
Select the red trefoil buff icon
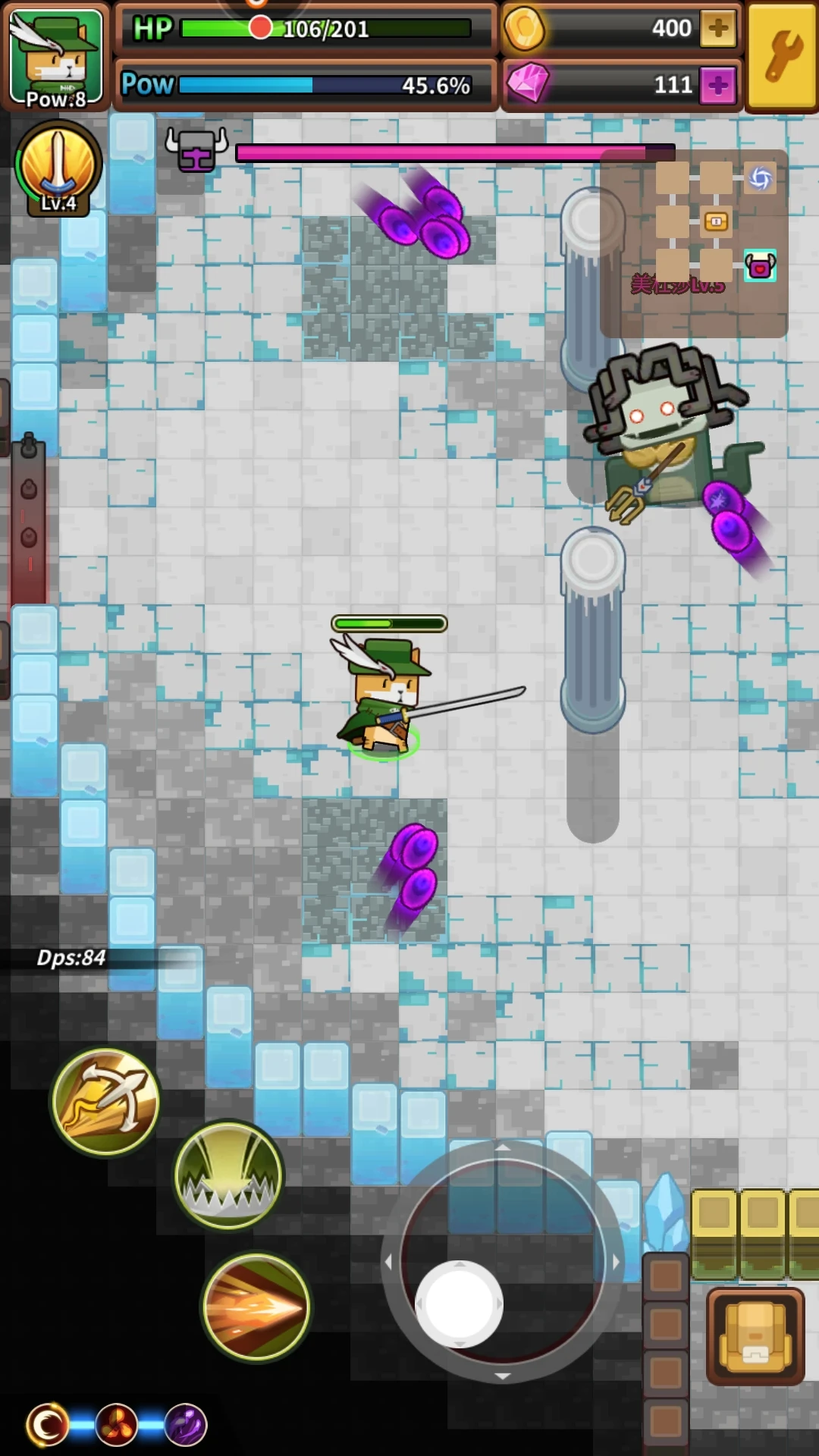116,1425
